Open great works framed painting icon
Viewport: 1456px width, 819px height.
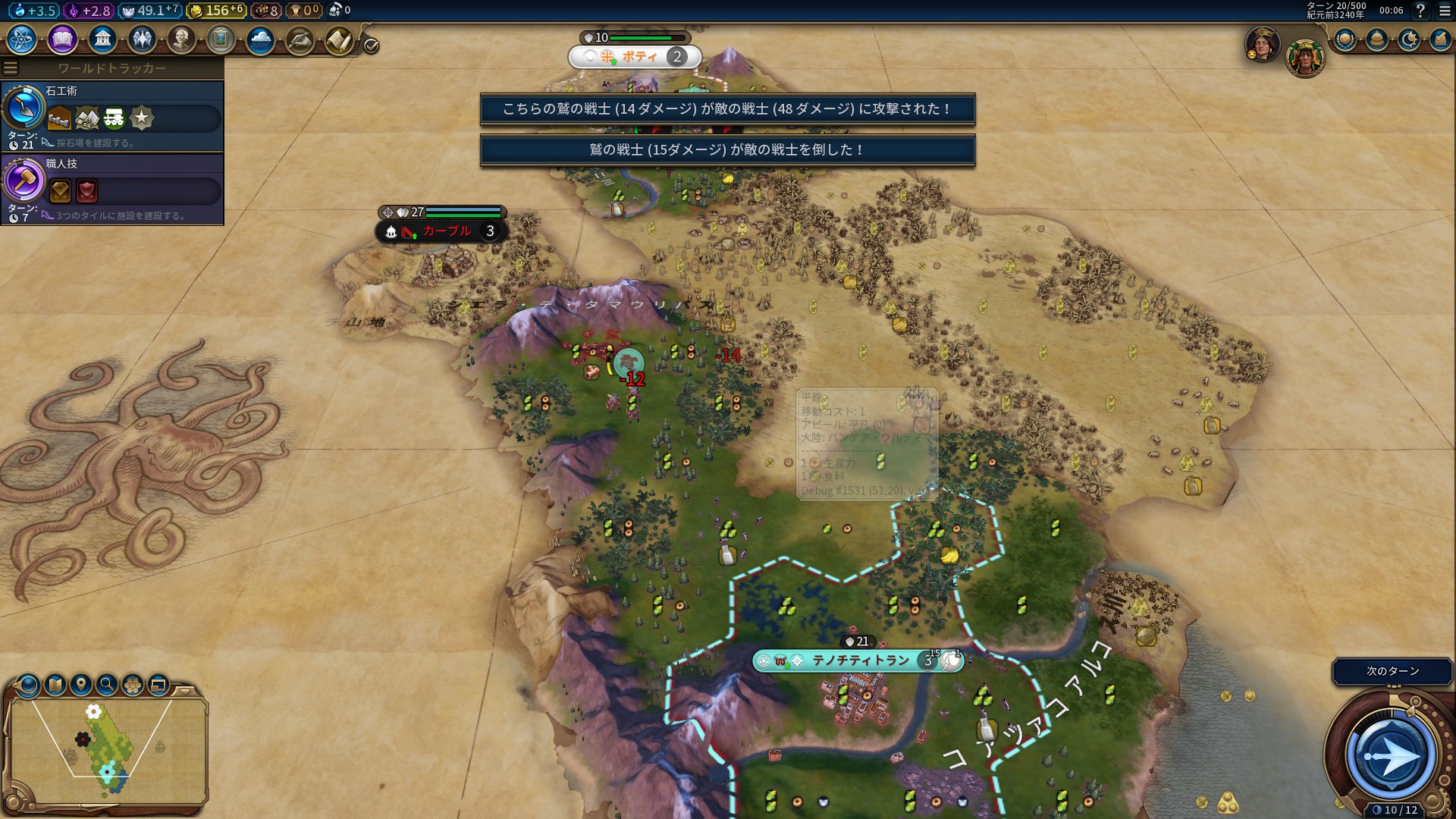click(221, 39)
